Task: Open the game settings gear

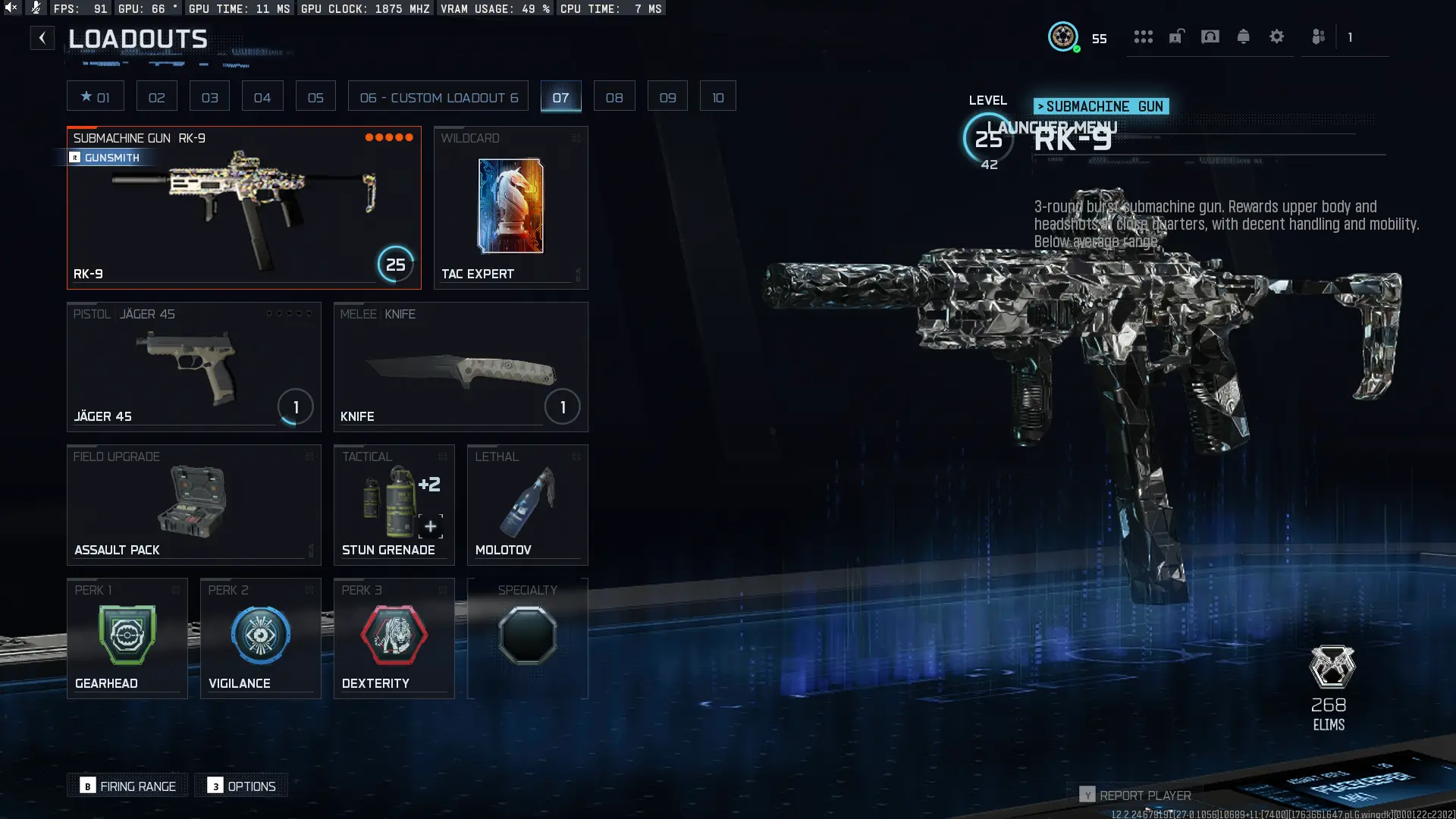Action: click(x=1277, y=36)
